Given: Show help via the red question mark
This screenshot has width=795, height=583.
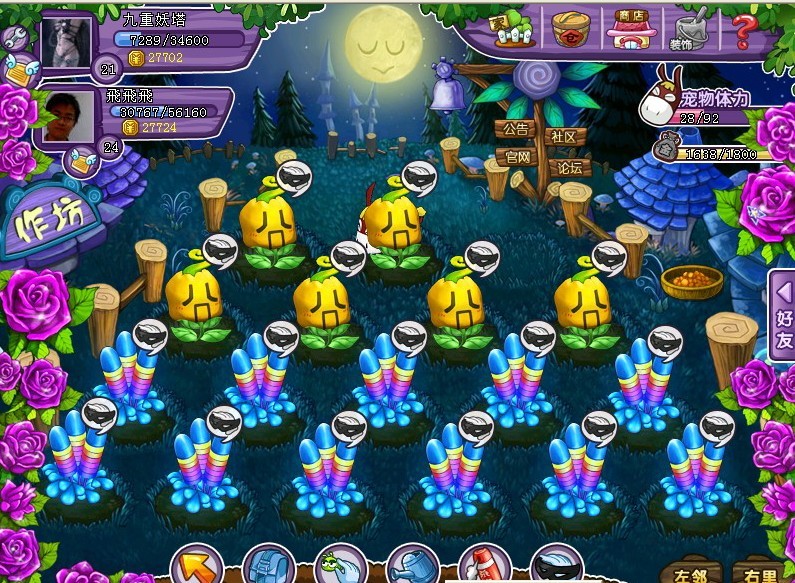Looking at the screenshot, I should point(742,30).
